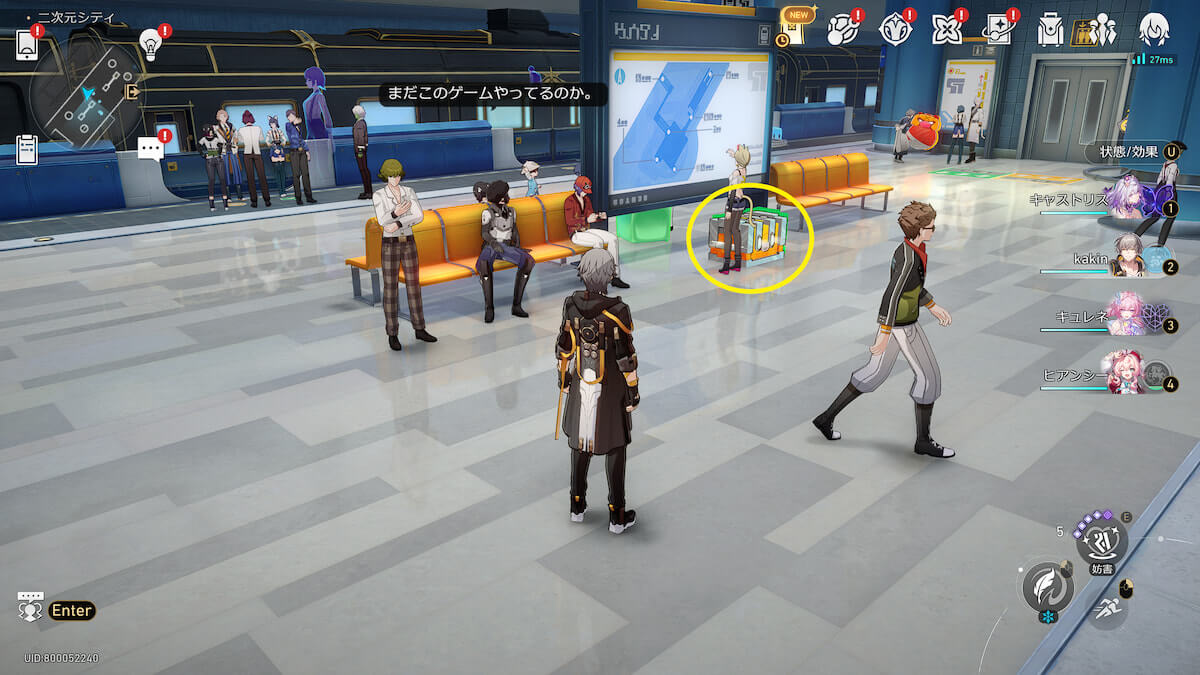The width and height of the screenshot is (1200, 675).
Task: Activate the 妨害 technique skill
Action: [1101, 543]
